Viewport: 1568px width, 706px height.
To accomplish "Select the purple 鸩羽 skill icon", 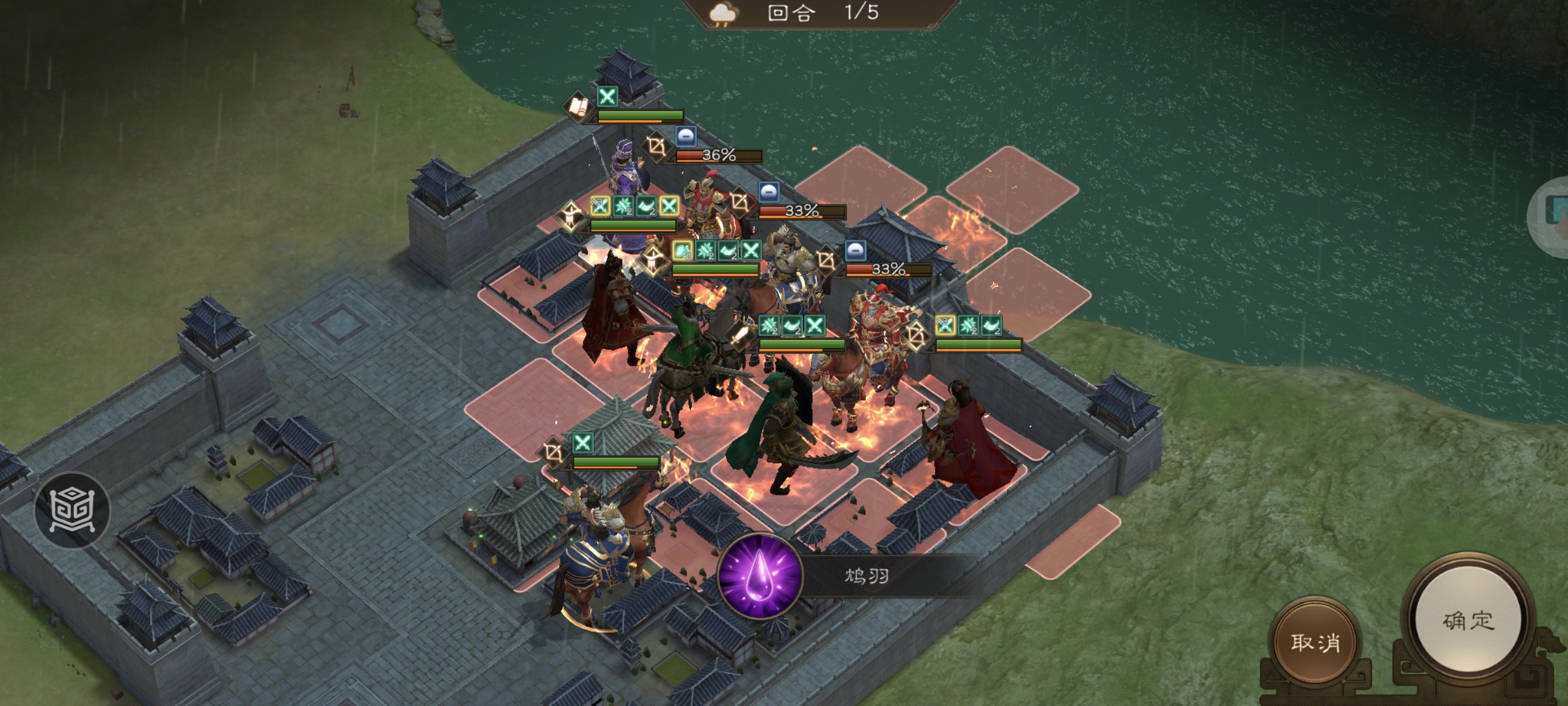I will [x=760, y=577].
